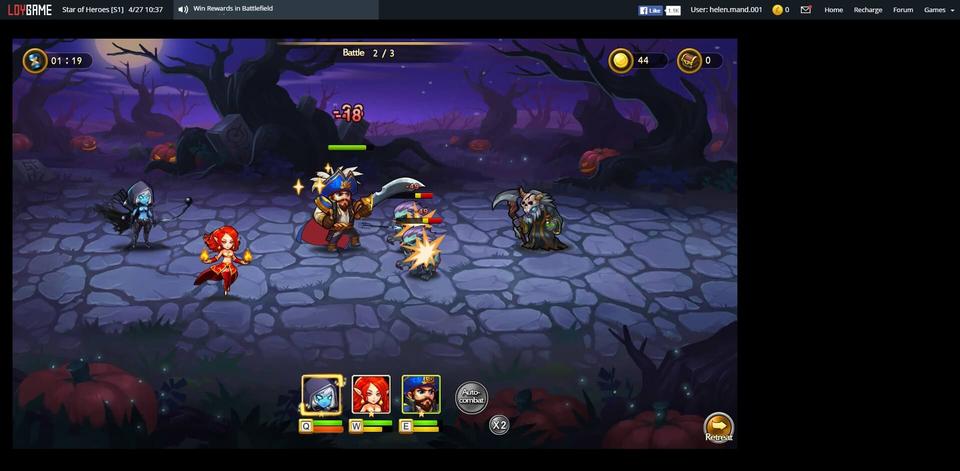Like the page on Facebook
This screenshot has height=471, width=960.
651,10
